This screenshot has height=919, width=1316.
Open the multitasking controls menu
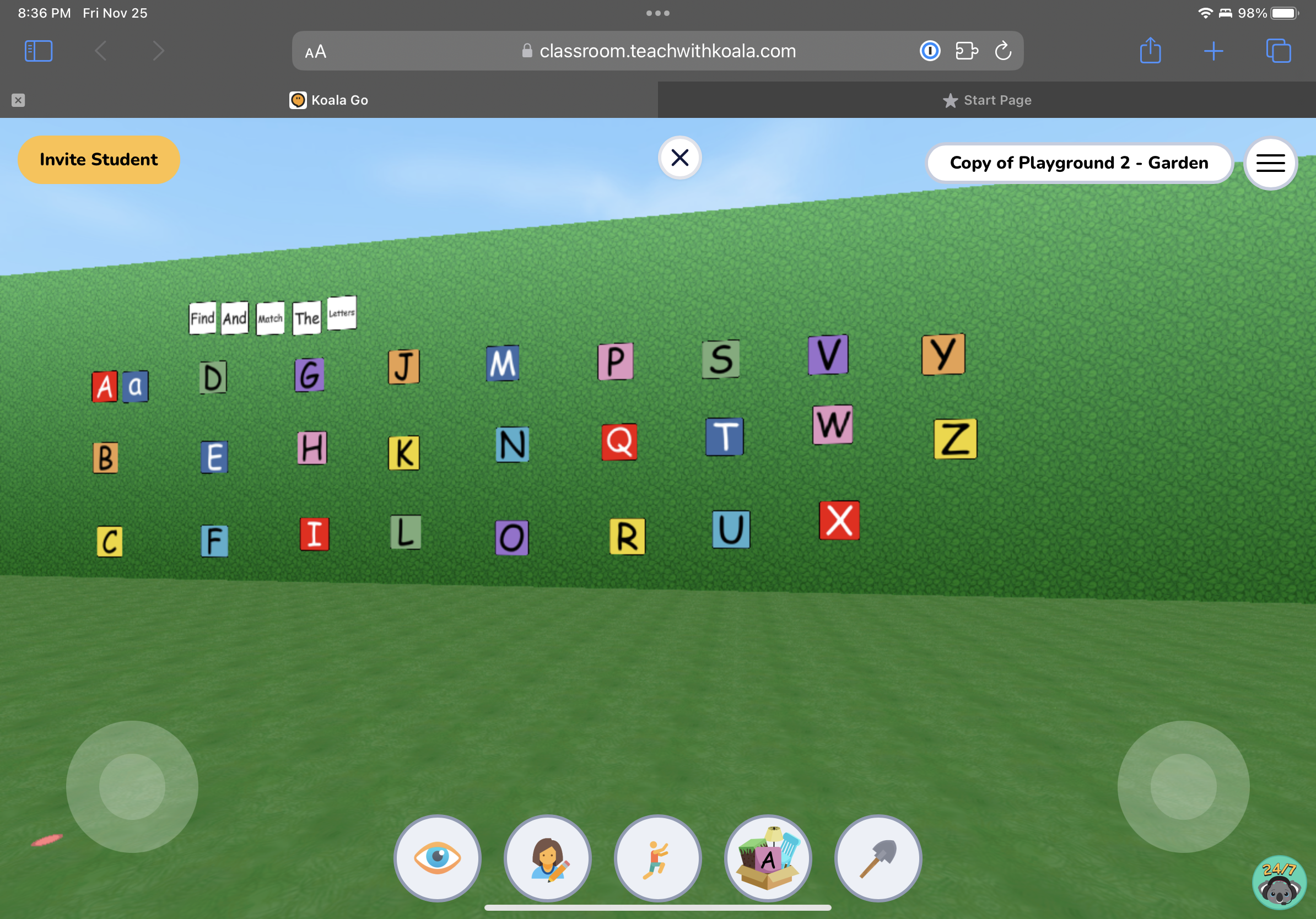click(x=657, y=12)
